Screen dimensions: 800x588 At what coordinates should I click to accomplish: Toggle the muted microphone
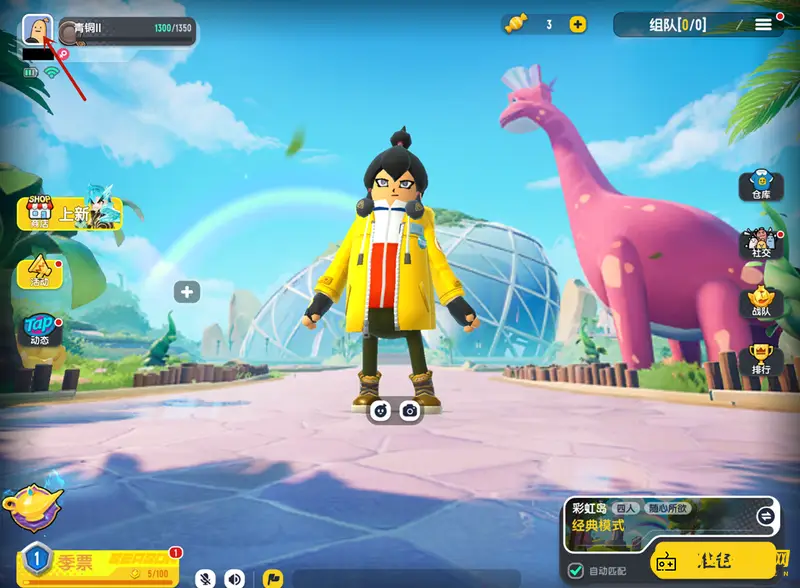pyautogui.click(x=206, y=578)
